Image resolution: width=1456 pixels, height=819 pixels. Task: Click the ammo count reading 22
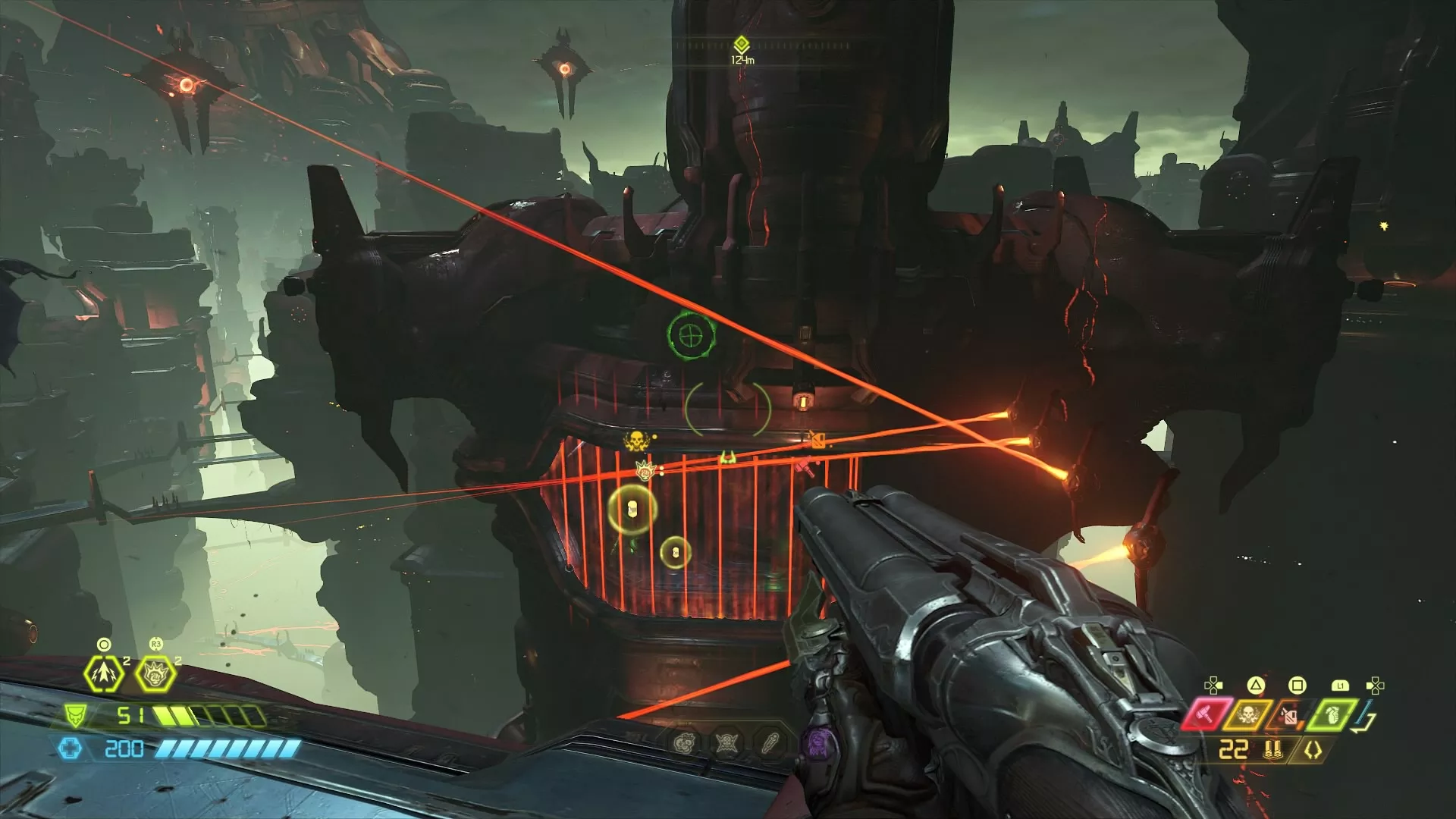[1234, 749]
